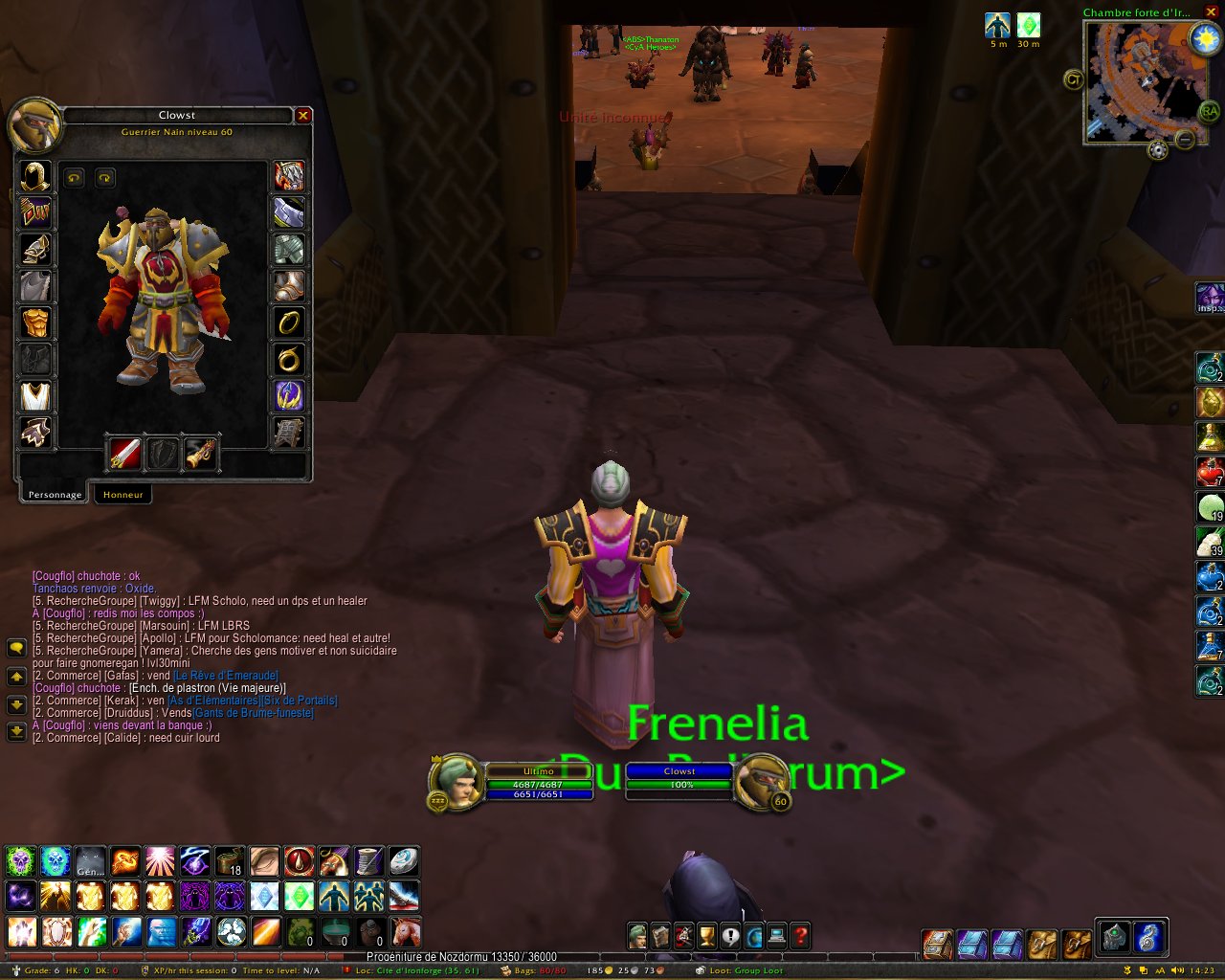This screenshot has width=1225, height=980.
Task: Close the Clowst inspect window
Action: [303, 116]
